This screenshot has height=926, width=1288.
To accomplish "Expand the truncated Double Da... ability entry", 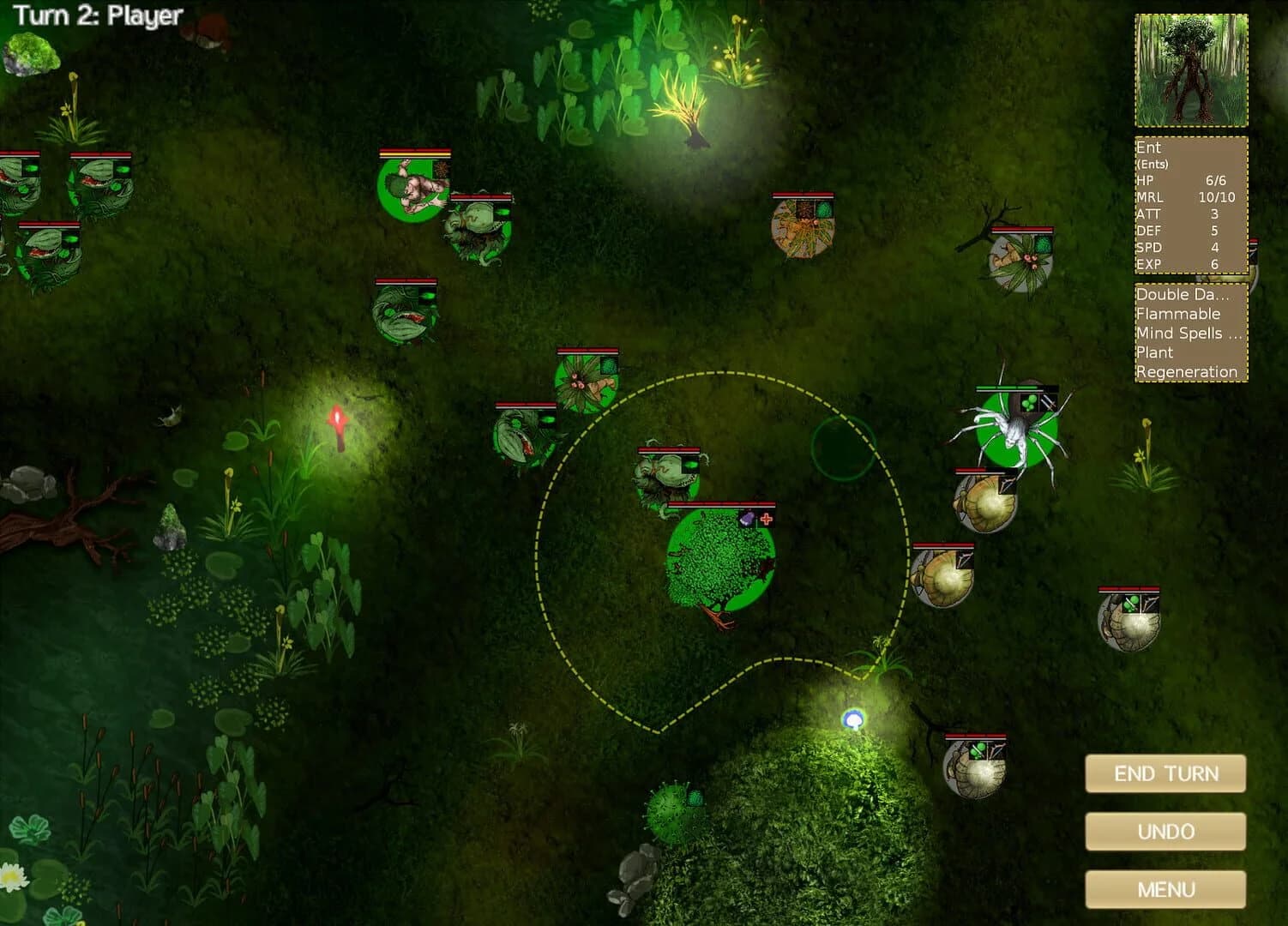I will pyautogui.click(x=1183, y=294).
